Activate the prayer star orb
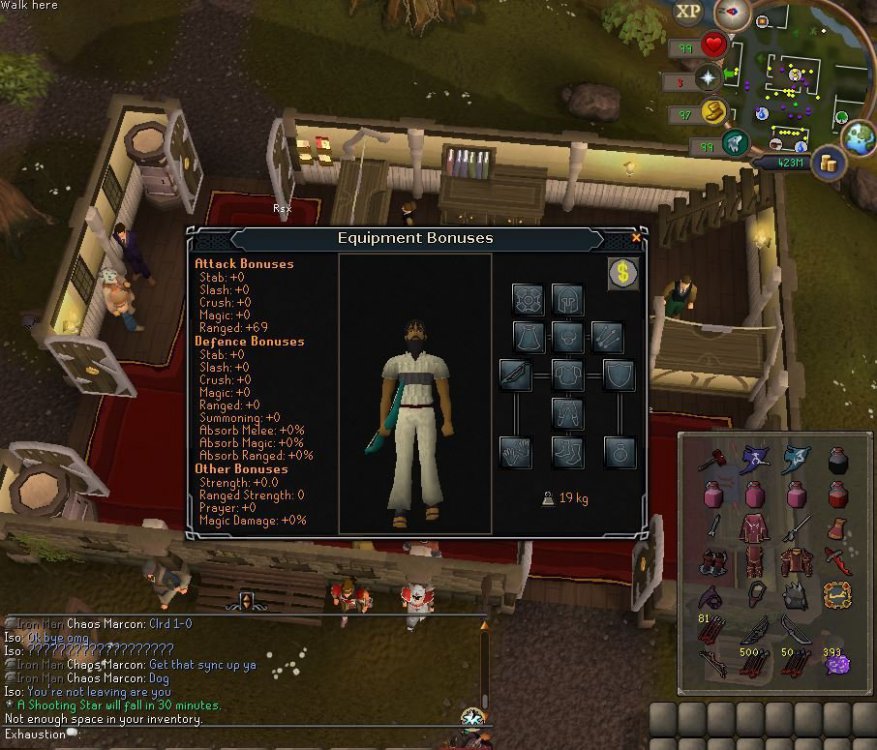The width and height of the screenshot is (877, 750). [x=709, y=78]
